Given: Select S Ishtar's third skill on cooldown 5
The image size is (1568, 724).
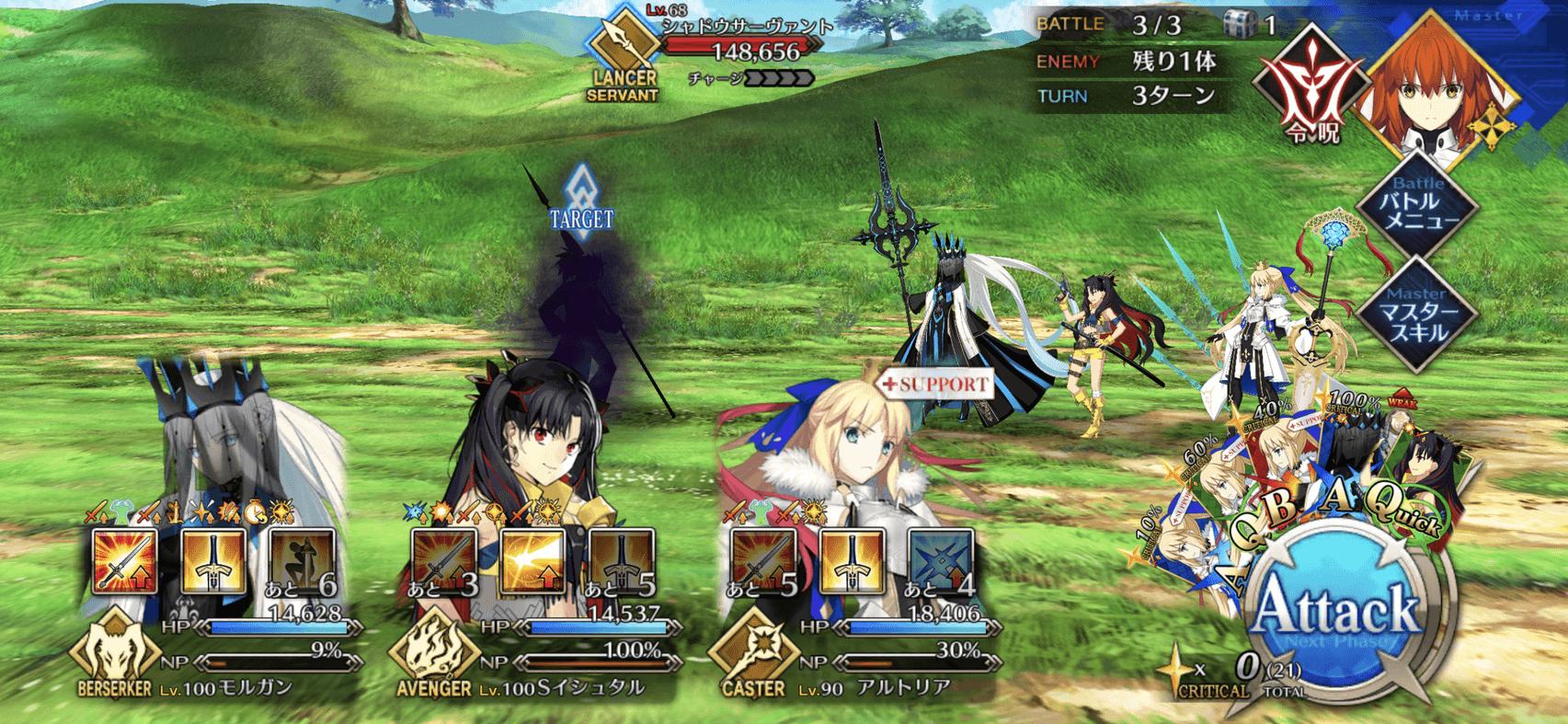Looking at the screenshot, I should pyautogui.click(x=621, y=560).
